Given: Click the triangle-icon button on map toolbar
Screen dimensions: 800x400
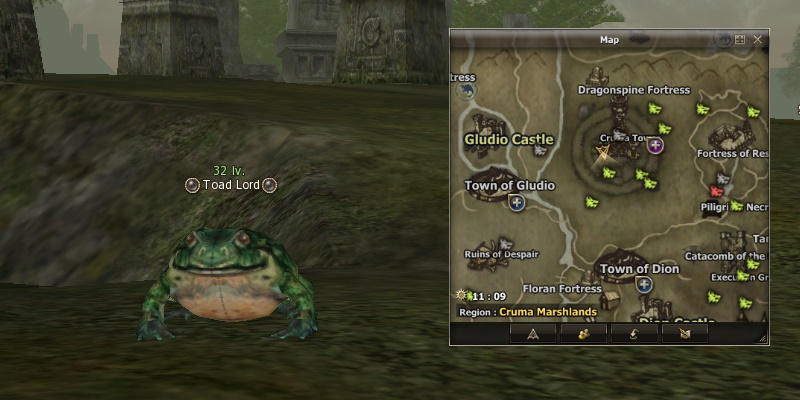Looking at the screenshot, I should pos(532,334).
